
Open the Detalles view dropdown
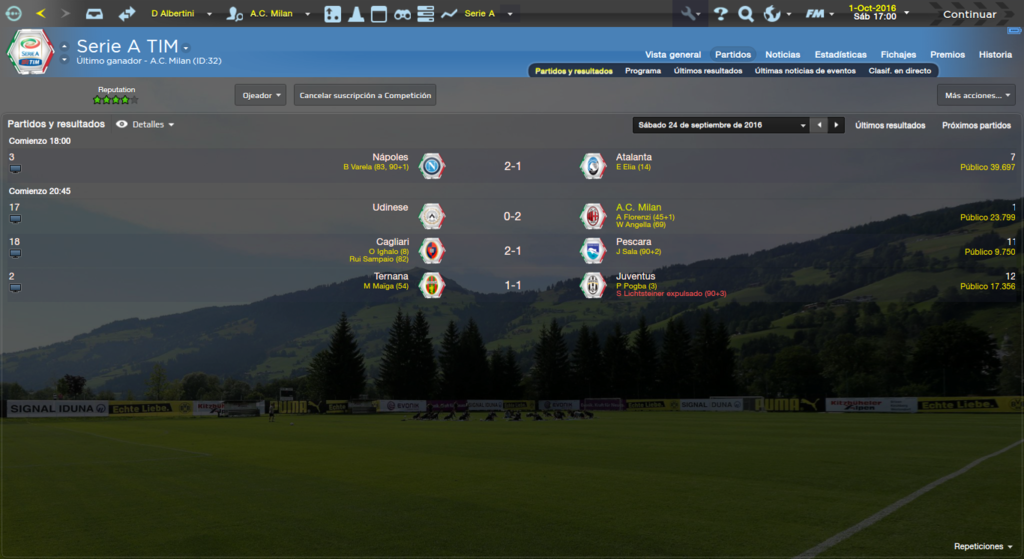[x=145, y=125]
